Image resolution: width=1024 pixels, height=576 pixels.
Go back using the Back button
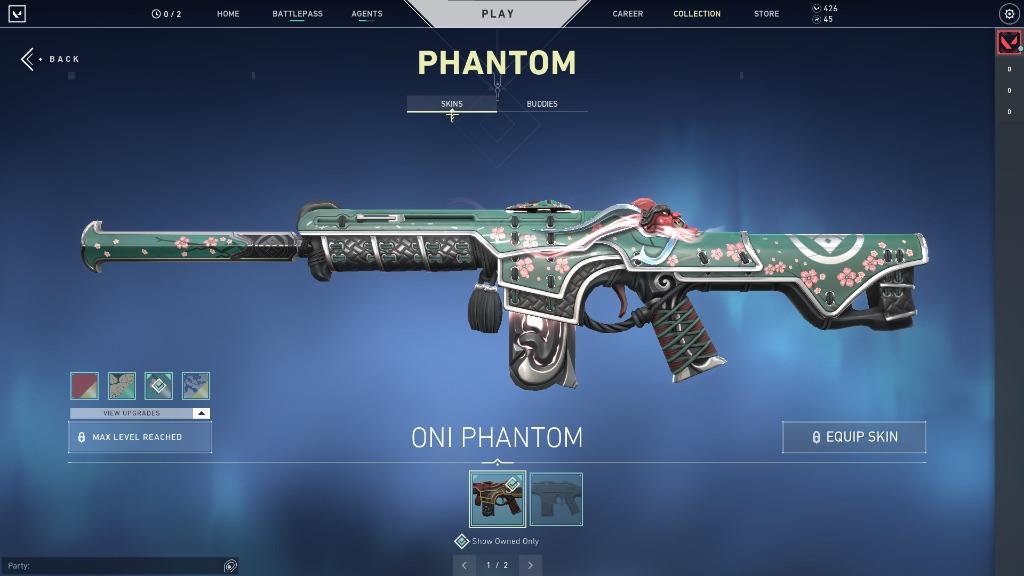pos(51,59)
